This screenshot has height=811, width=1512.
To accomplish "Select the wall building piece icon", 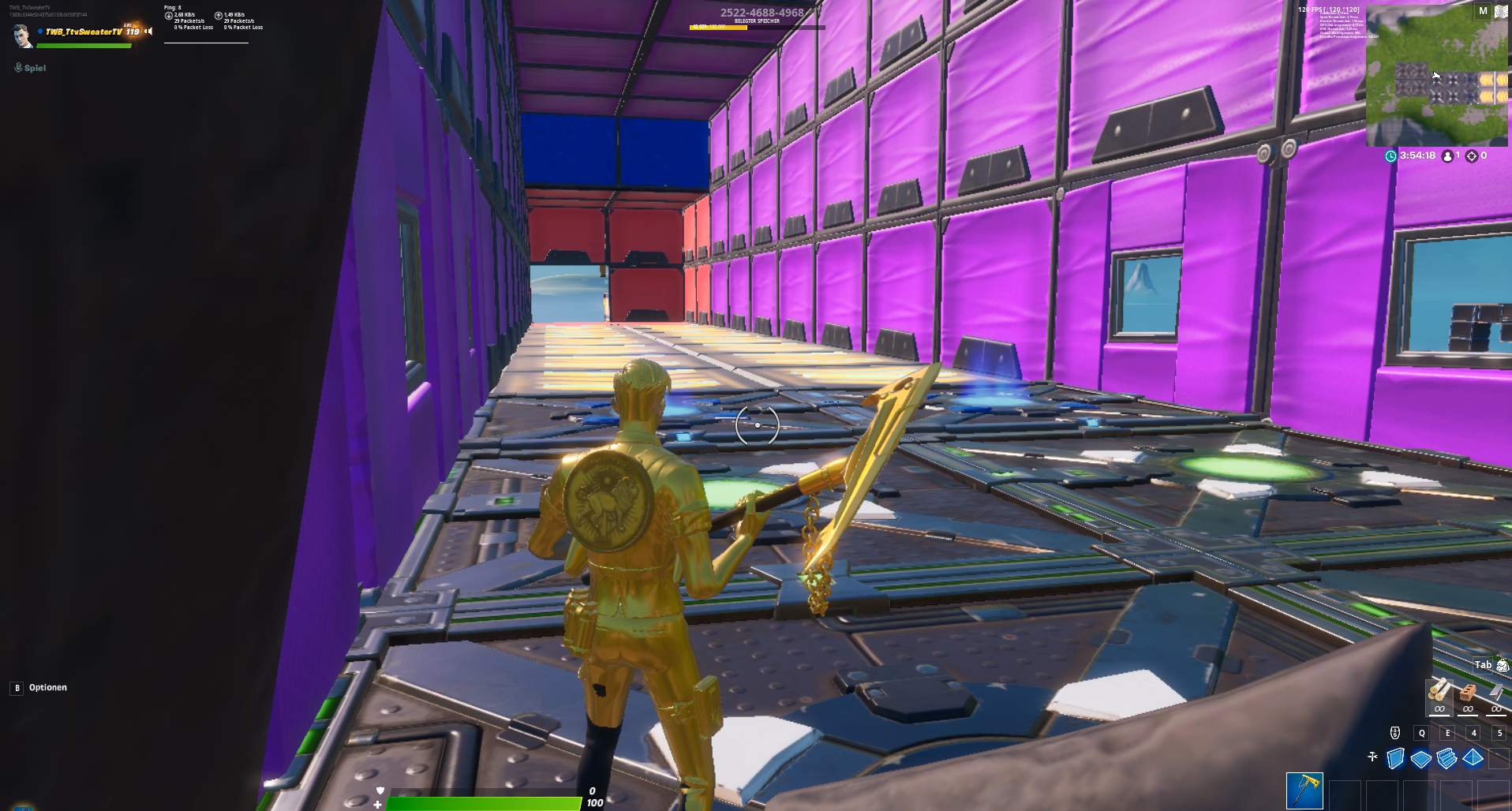I will pos(1394,757).
